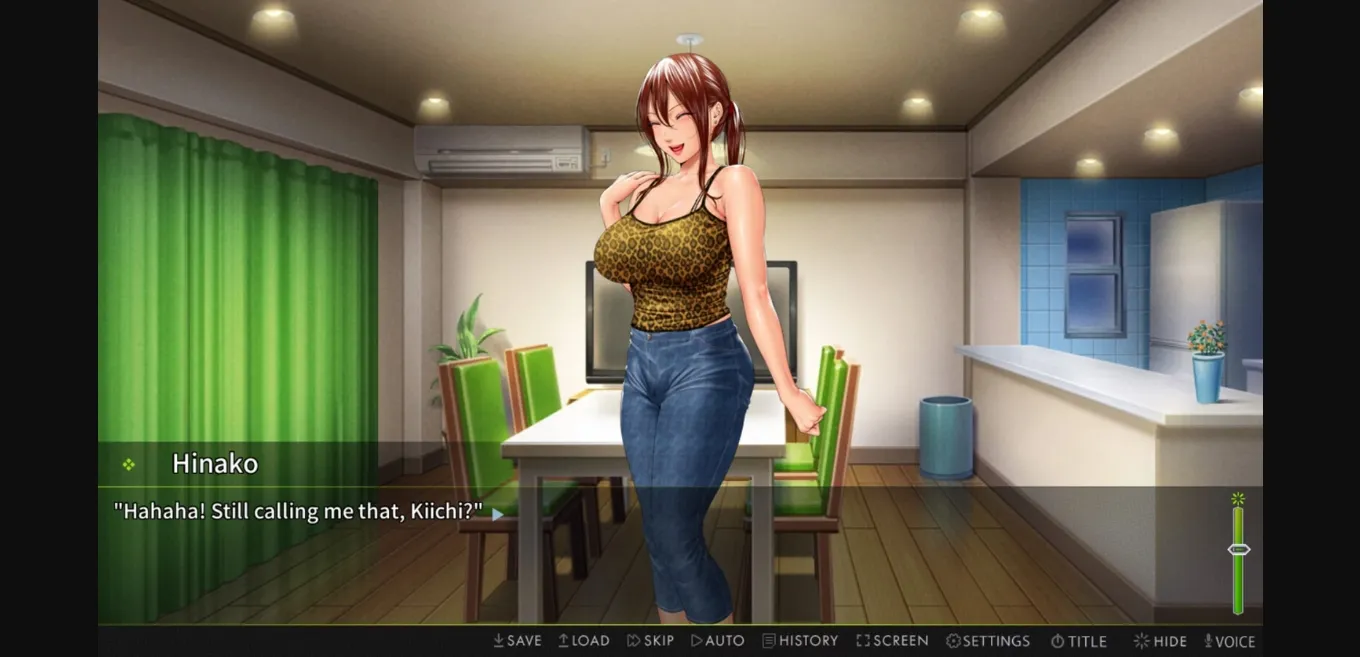Click the green text box opacity slider
Screen dimensions: 1360x657
pyautogui.click(x=1238, y=550)
